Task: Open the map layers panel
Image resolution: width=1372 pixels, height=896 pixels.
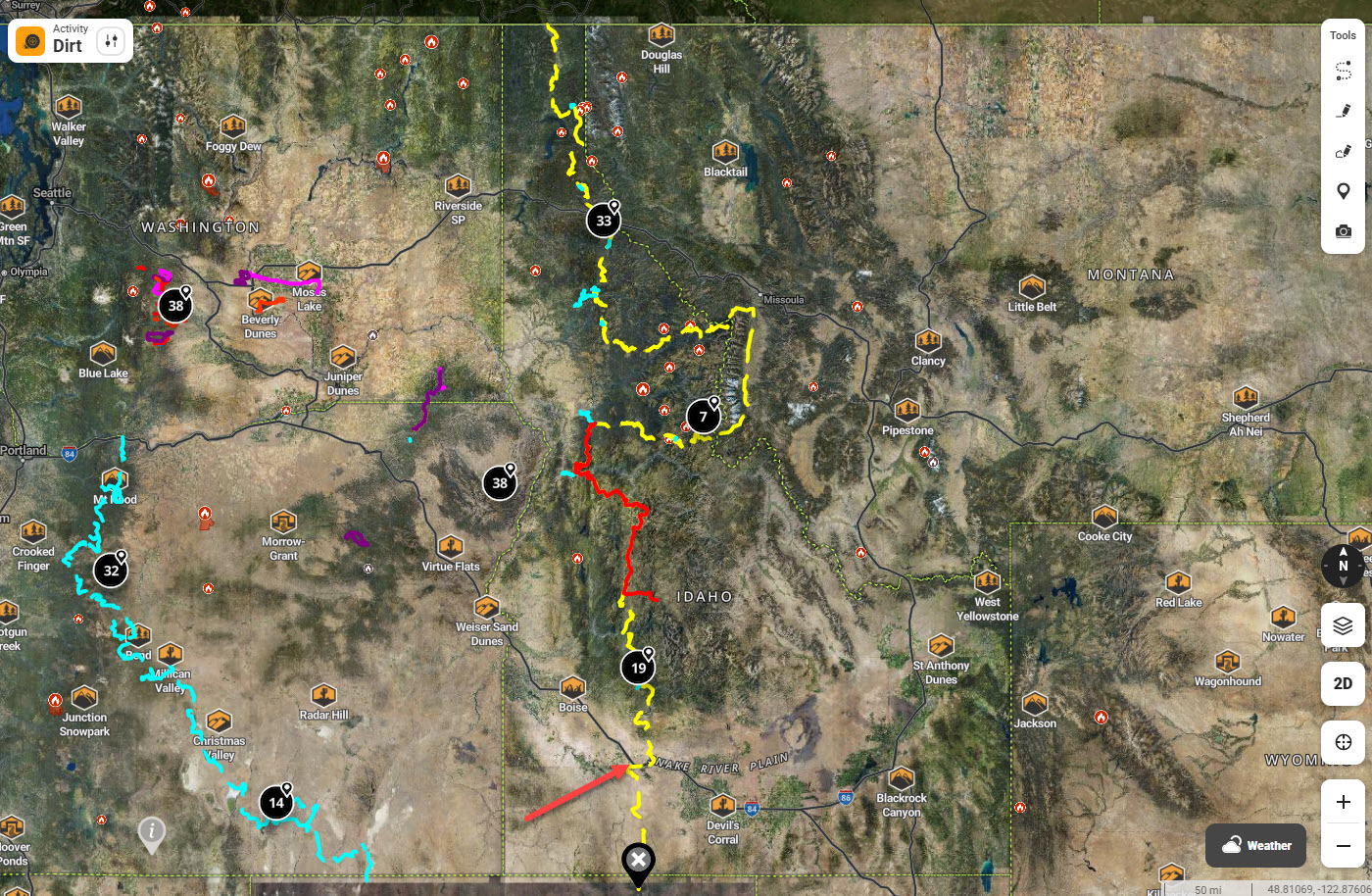Action: [1342, 625]
